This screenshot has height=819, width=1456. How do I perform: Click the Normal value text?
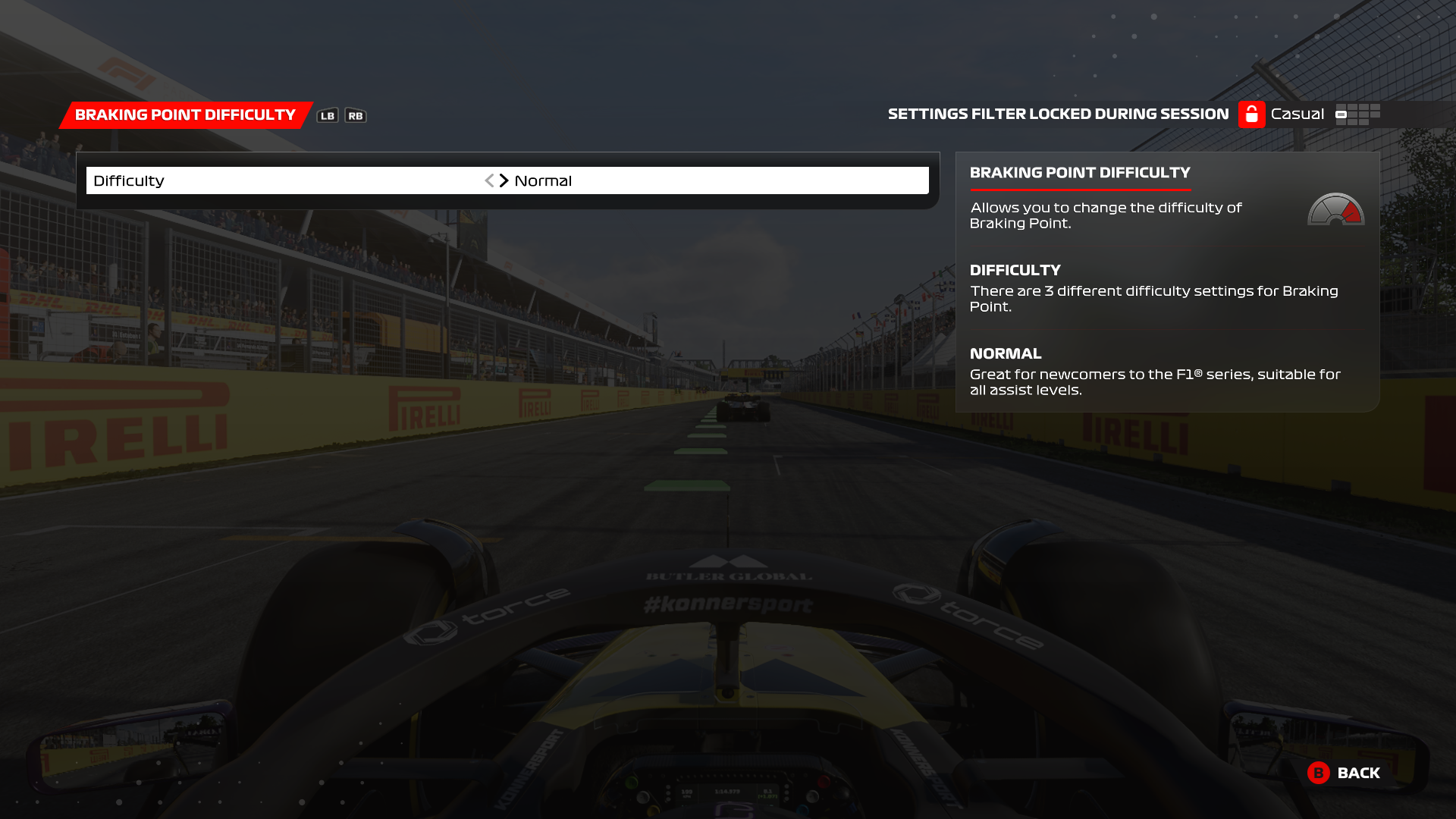point(543,180)
